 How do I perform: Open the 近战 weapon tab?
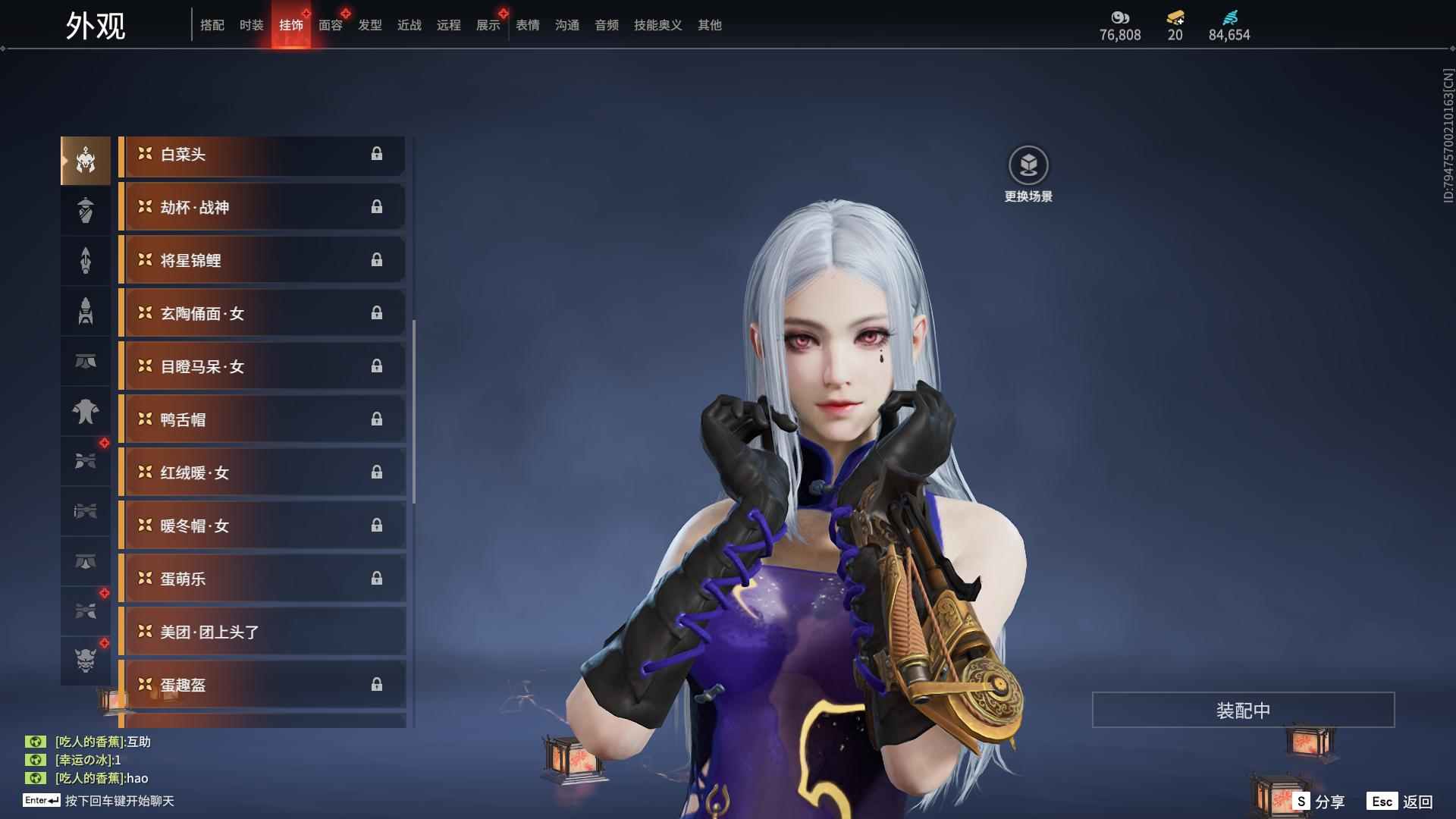pyautogui.click(x=409, y=25)
